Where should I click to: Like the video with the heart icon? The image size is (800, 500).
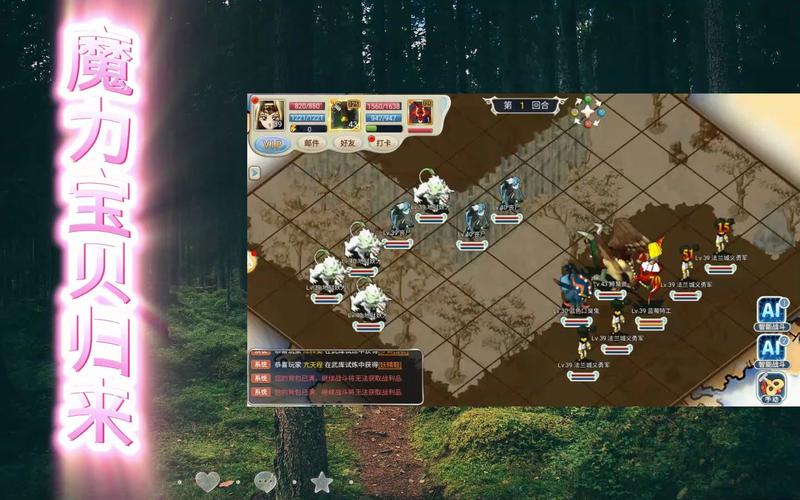coord(207,481)
